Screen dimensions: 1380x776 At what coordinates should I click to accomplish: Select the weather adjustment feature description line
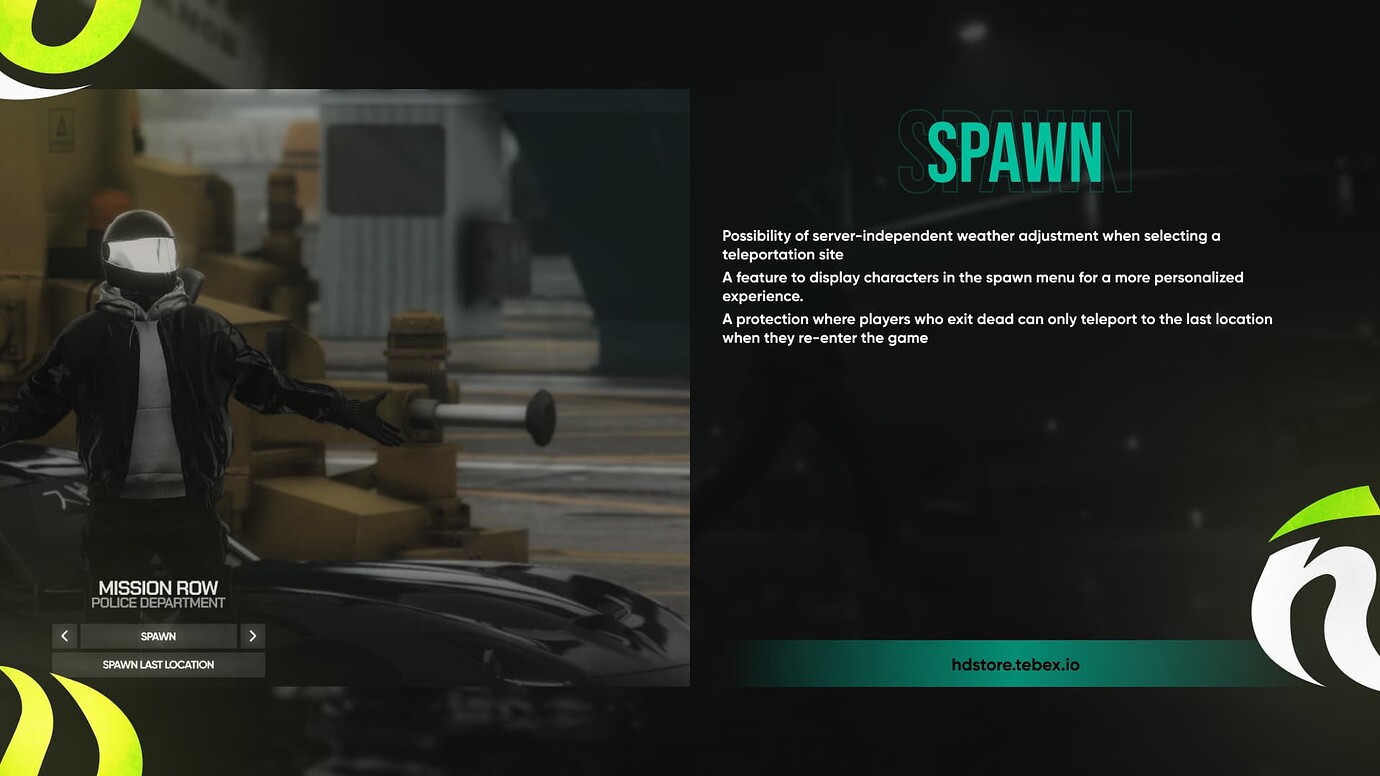pos(971,244)
